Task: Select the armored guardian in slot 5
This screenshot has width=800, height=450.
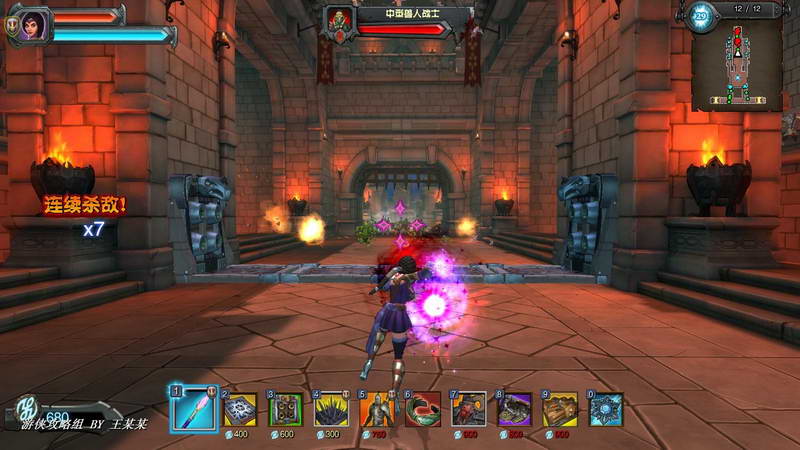Action: click(377, 410)
